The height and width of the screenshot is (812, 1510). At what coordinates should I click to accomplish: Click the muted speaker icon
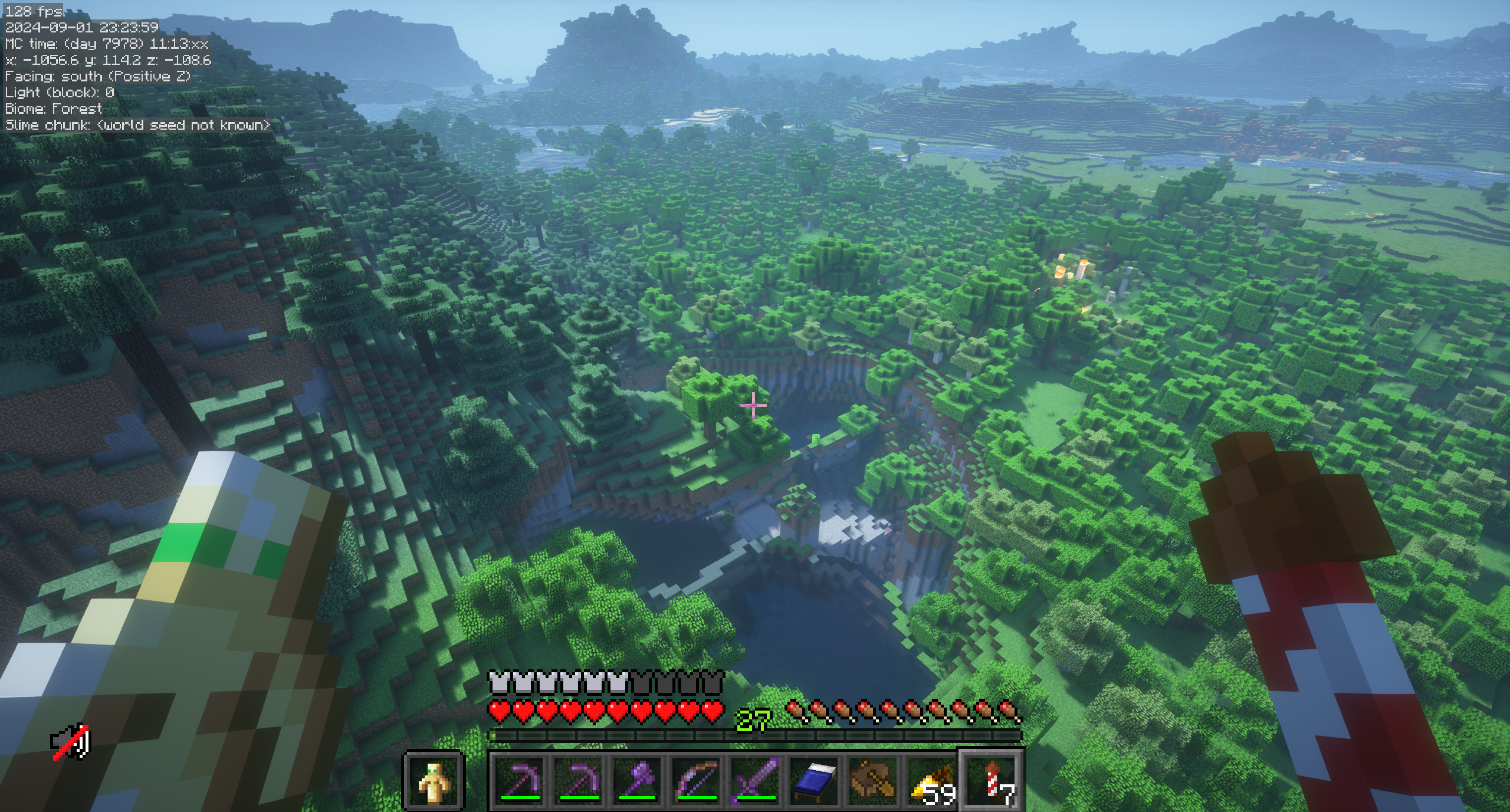(x=71, y=742)
